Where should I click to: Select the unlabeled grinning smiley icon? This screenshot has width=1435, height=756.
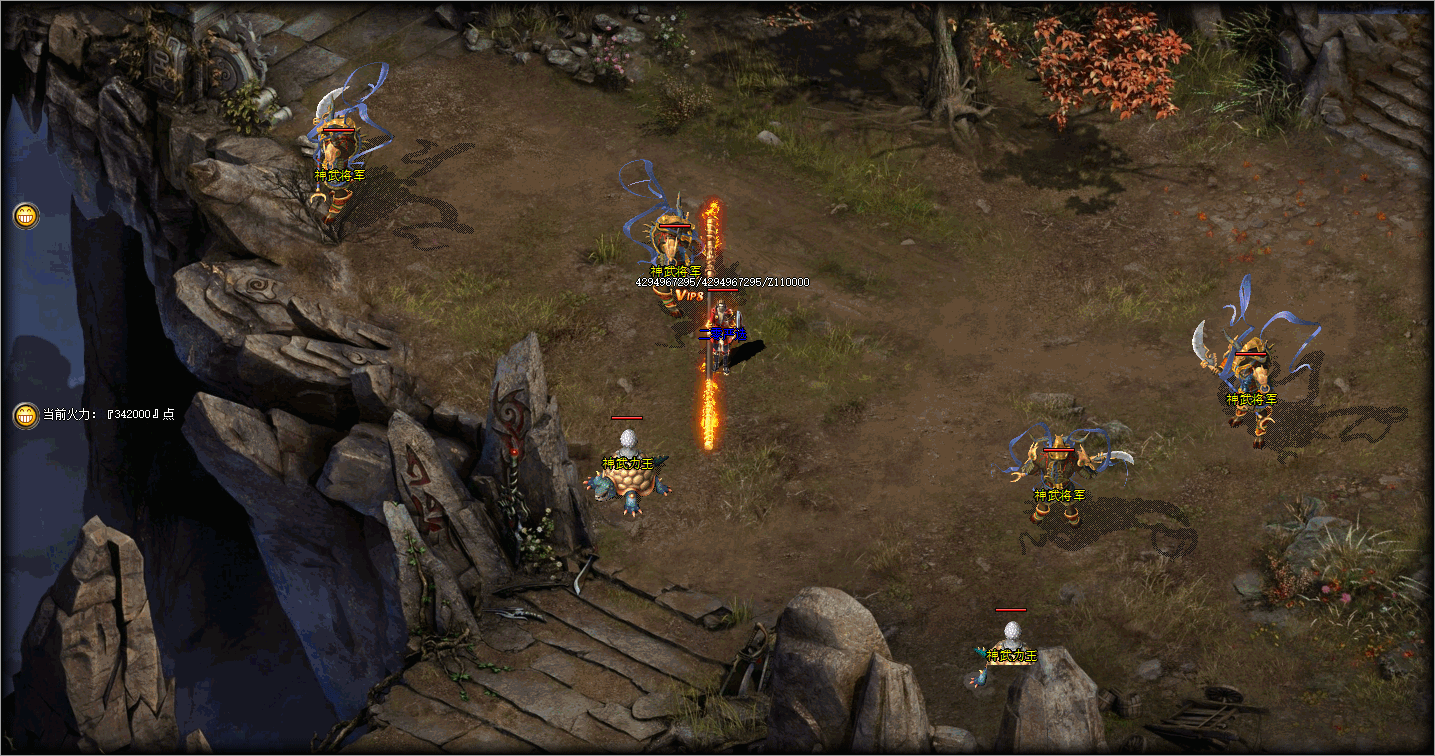point(26,215)
